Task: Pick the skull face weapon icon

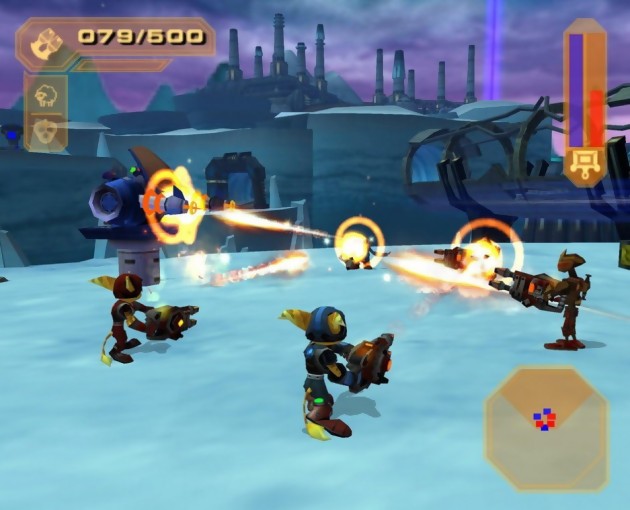Action: tap(46, 131)
